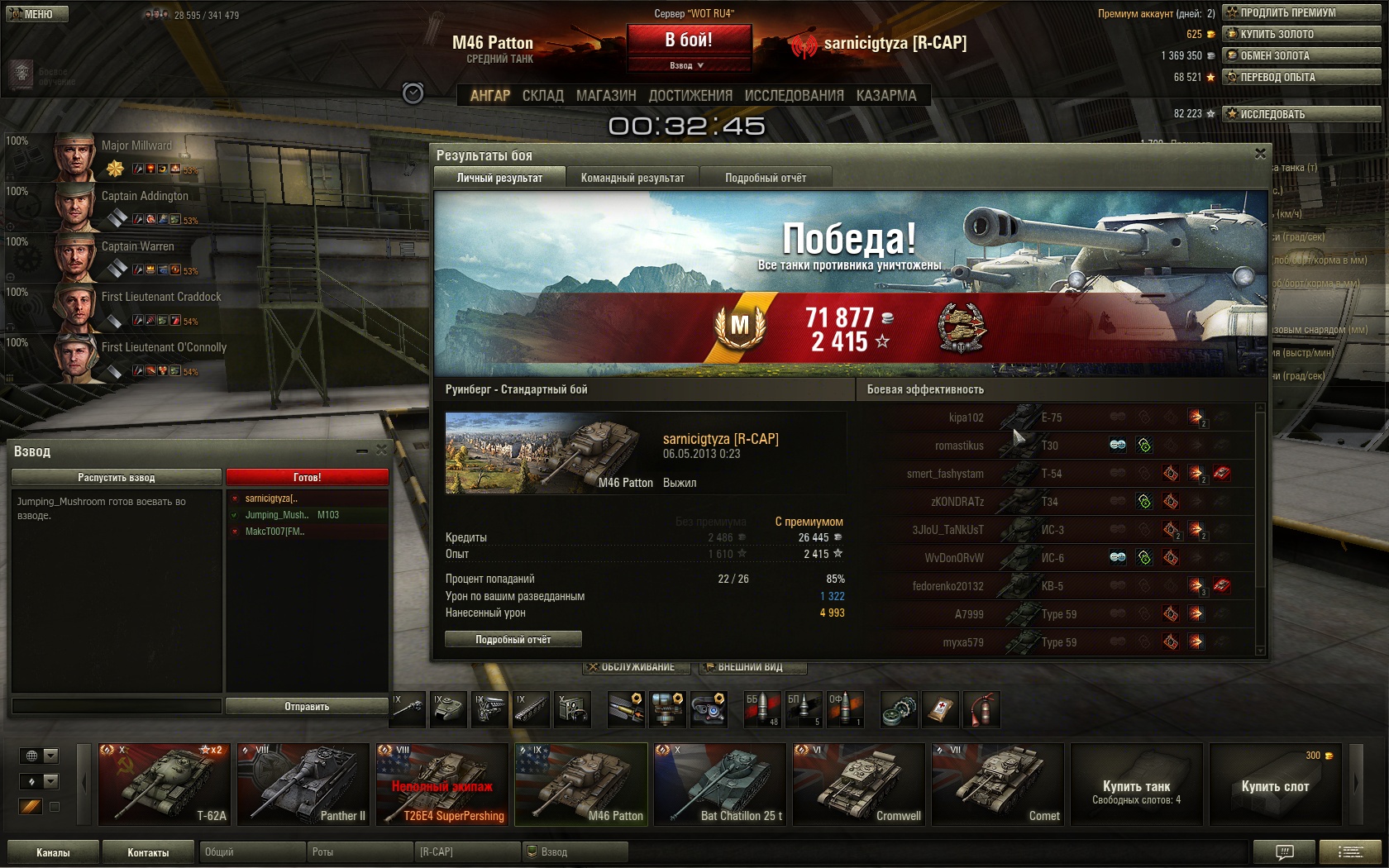Open the КАЗАРМА tab

click(886, 96)
